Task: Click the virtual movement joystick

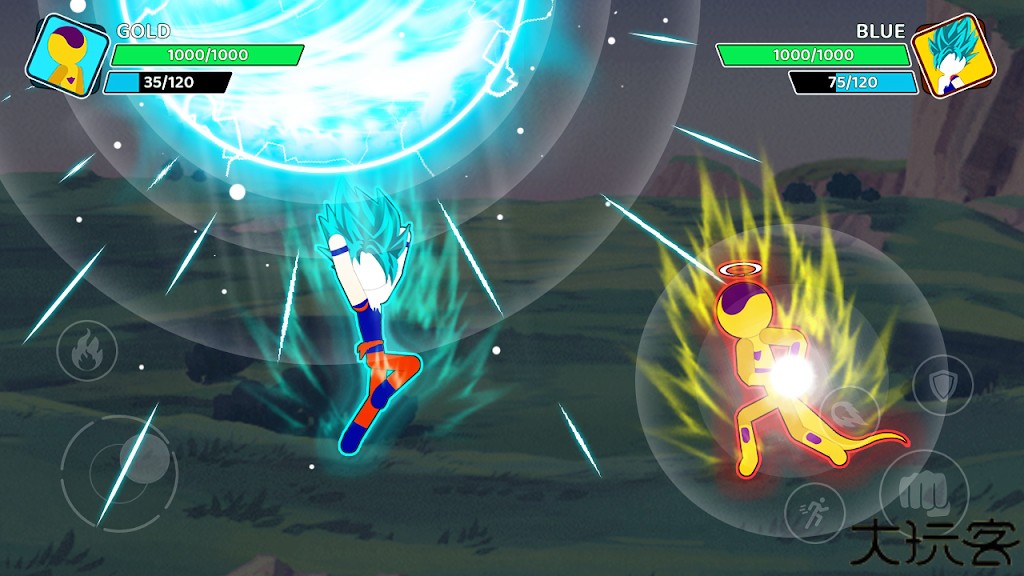Action: tap(120, 471)
